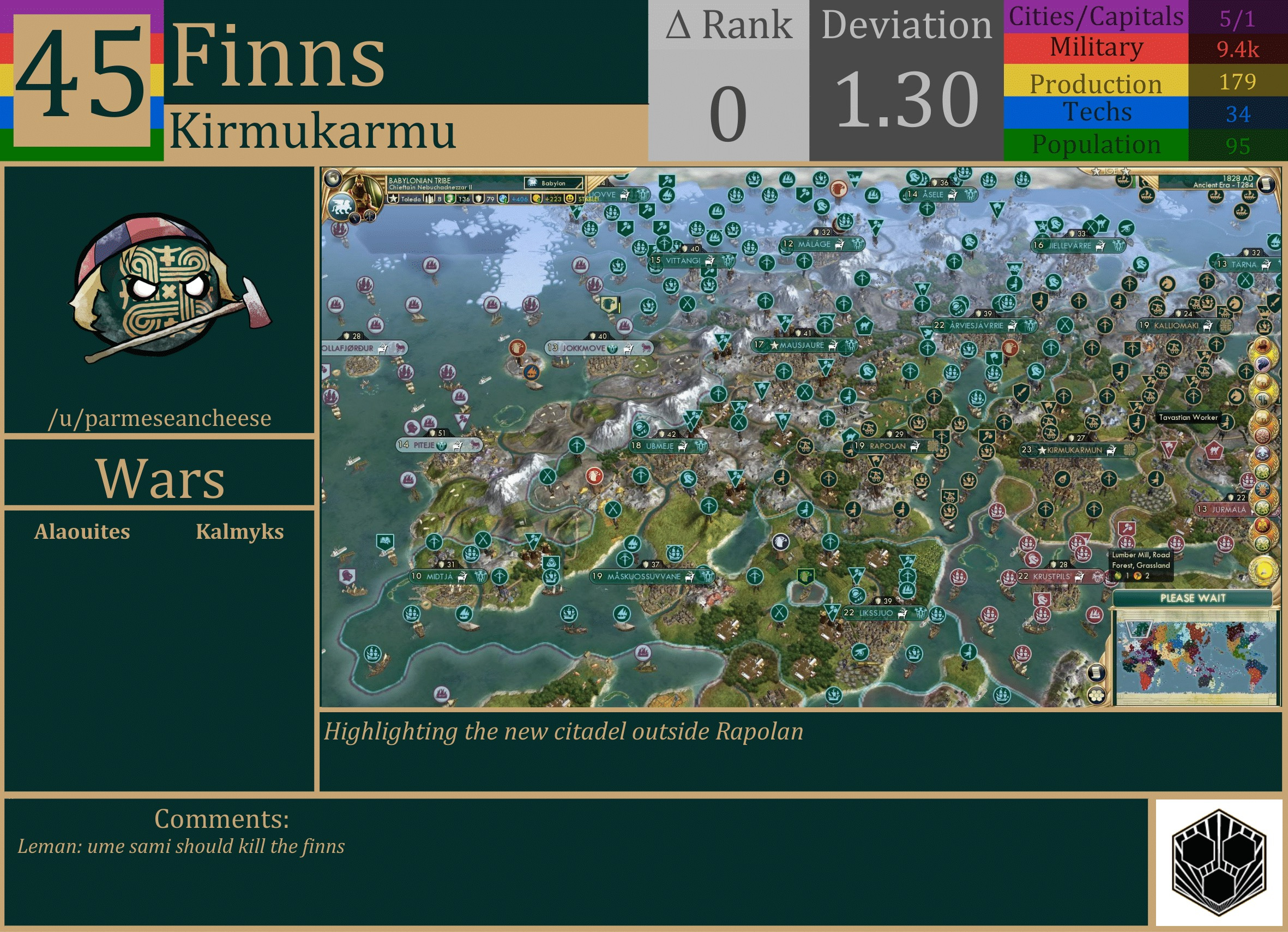Image resolution: width=1288 pixels, height=932 pixels.
Task: Click the green progress bar beside the trireme icon
Action: (x=1134, y=182)
